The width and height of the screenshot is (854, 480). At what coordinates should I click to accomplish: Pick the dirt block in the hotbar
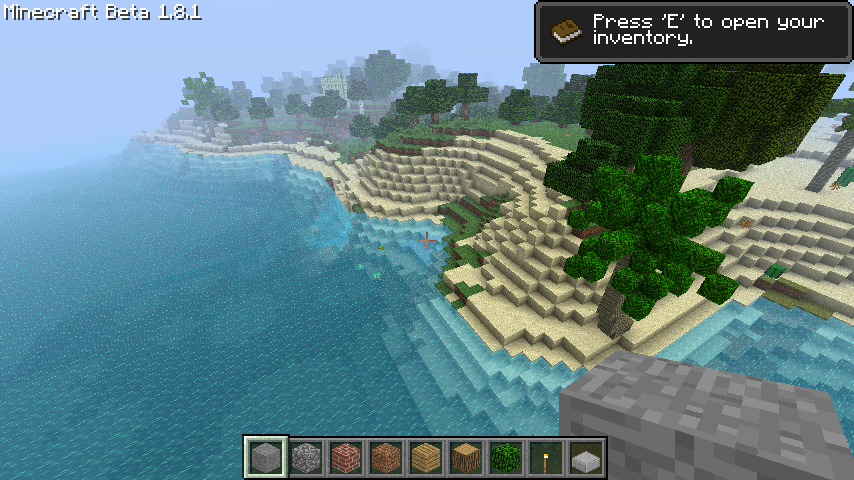pos(386,458)
